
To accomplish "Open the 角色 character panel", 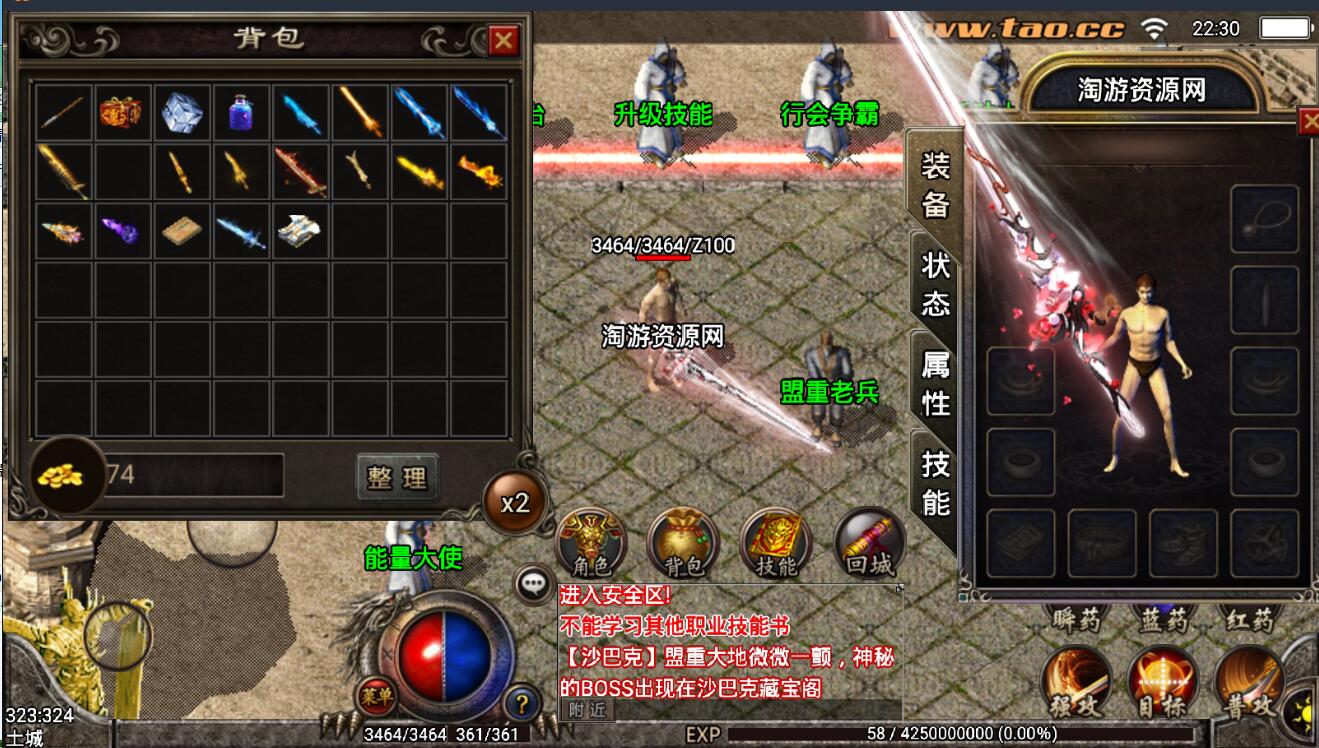I will (590, 546).
